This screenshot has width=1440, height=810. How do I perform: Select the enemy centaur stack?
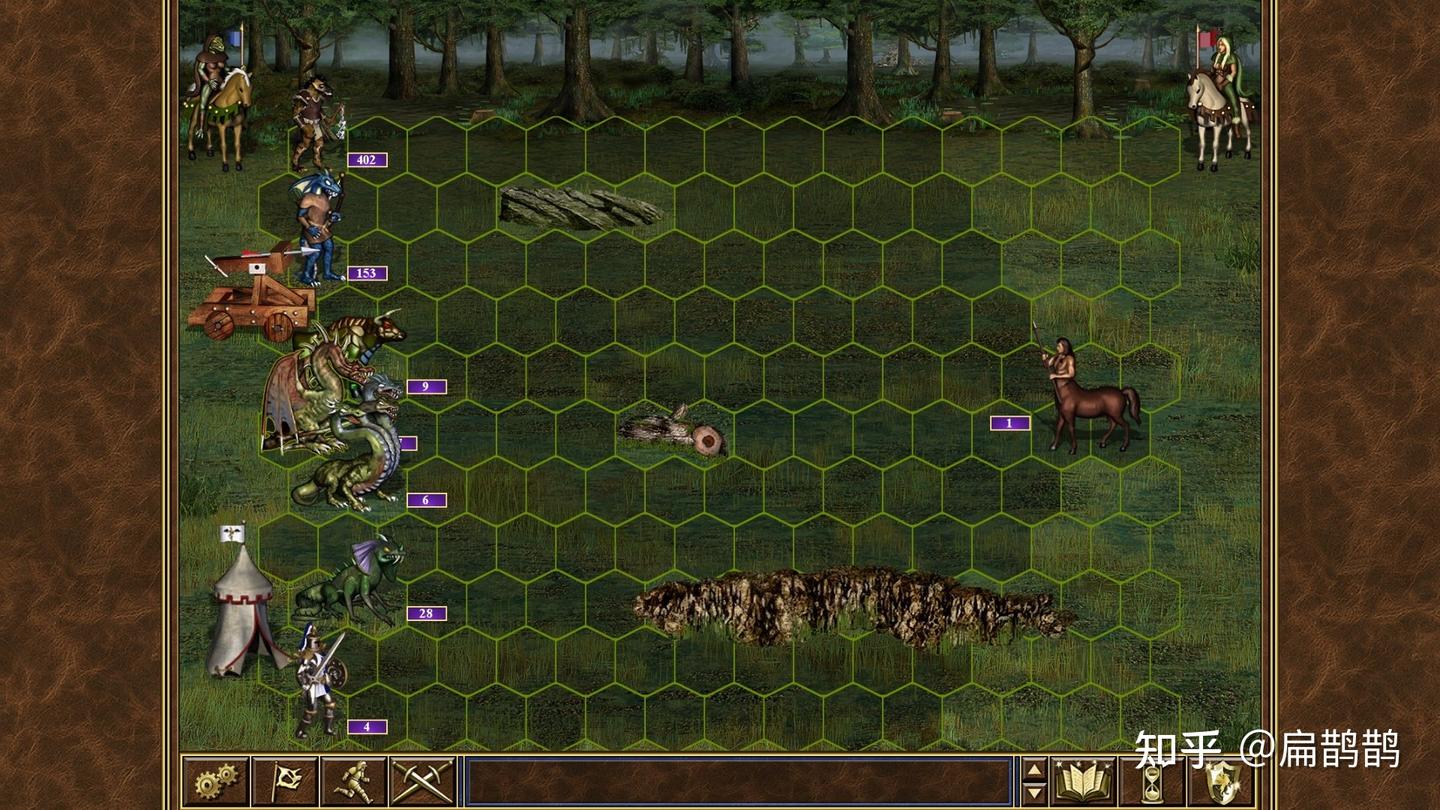(x=1087, y=395)
